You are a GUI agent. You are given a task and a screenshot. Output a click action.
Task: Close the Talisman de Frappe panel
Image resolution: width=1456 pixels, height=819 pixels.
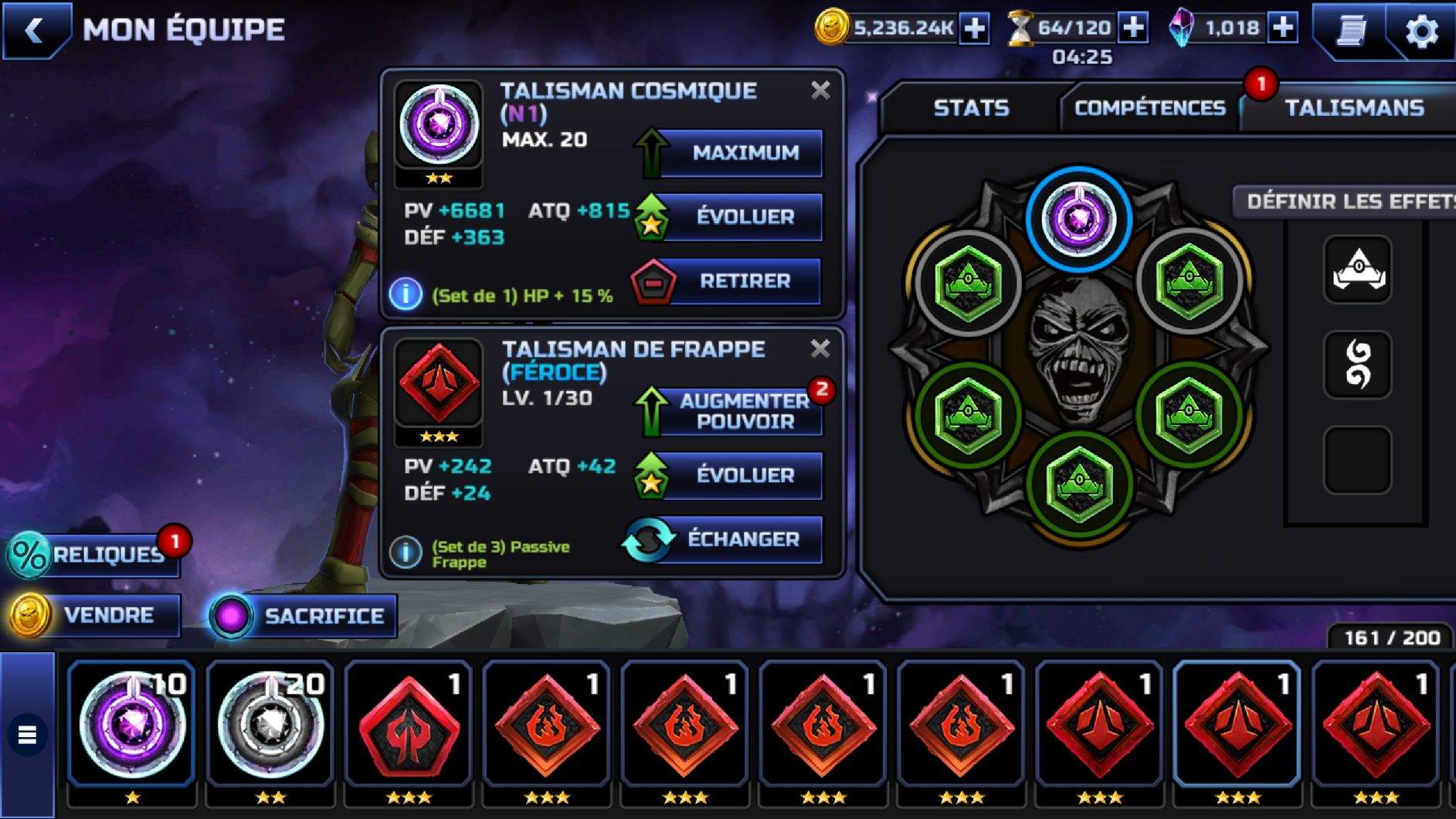(820, 348)
